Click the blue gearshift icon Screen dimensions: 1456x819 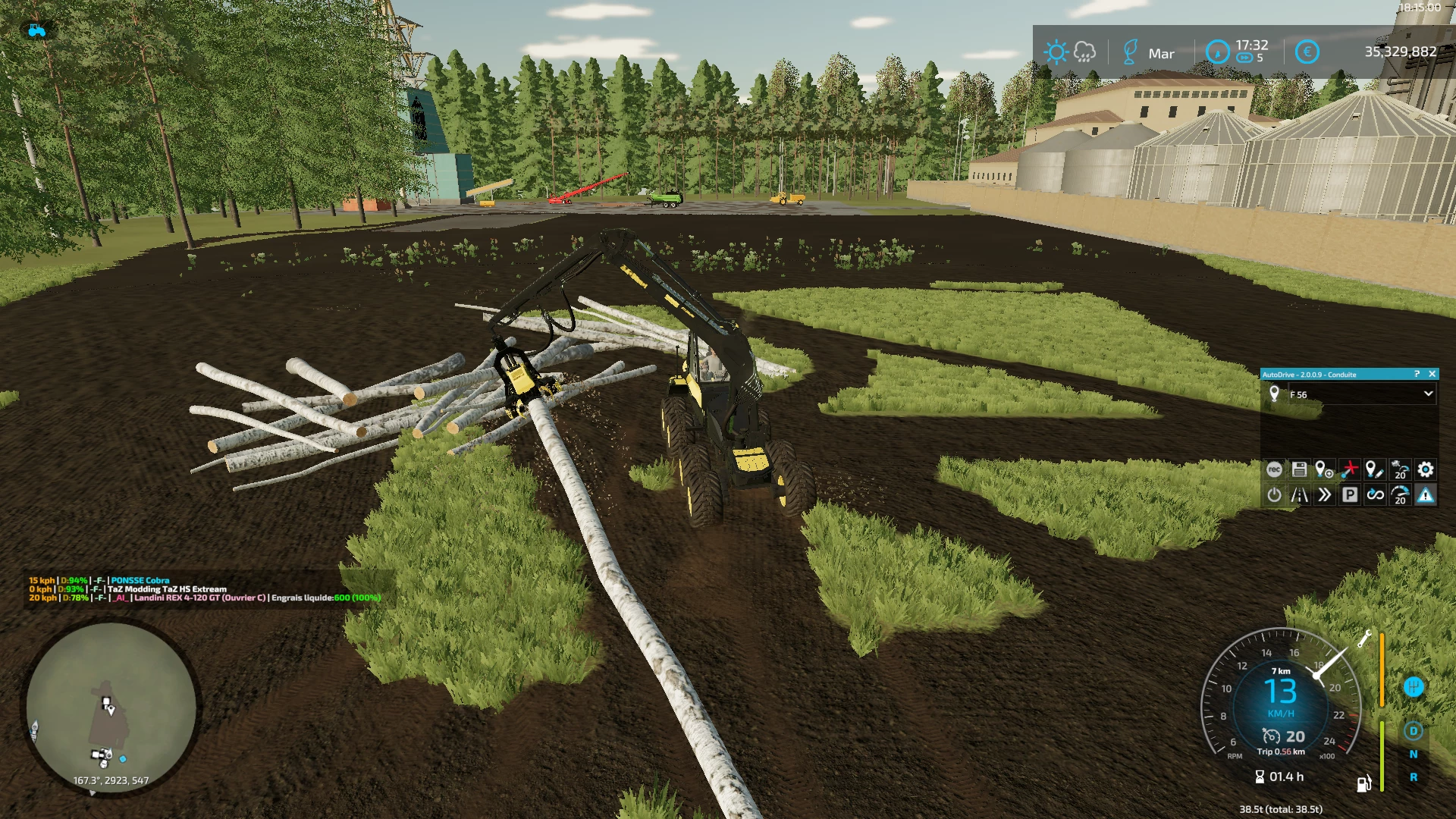[1413, 686]
